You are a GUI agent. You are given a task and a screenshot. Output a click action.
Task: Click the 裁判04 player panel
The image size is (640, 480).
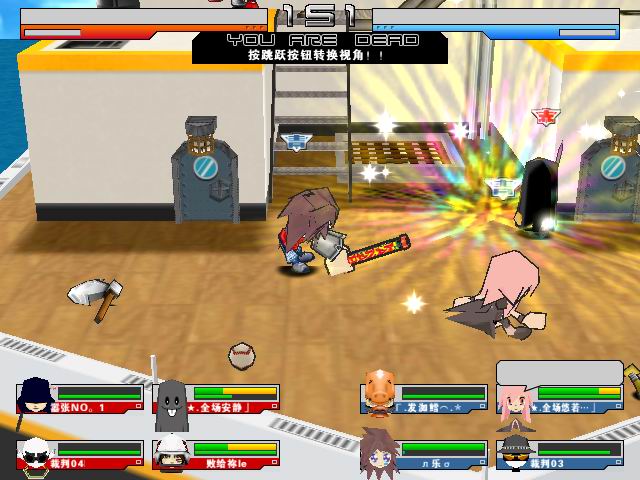coord(80,453)
